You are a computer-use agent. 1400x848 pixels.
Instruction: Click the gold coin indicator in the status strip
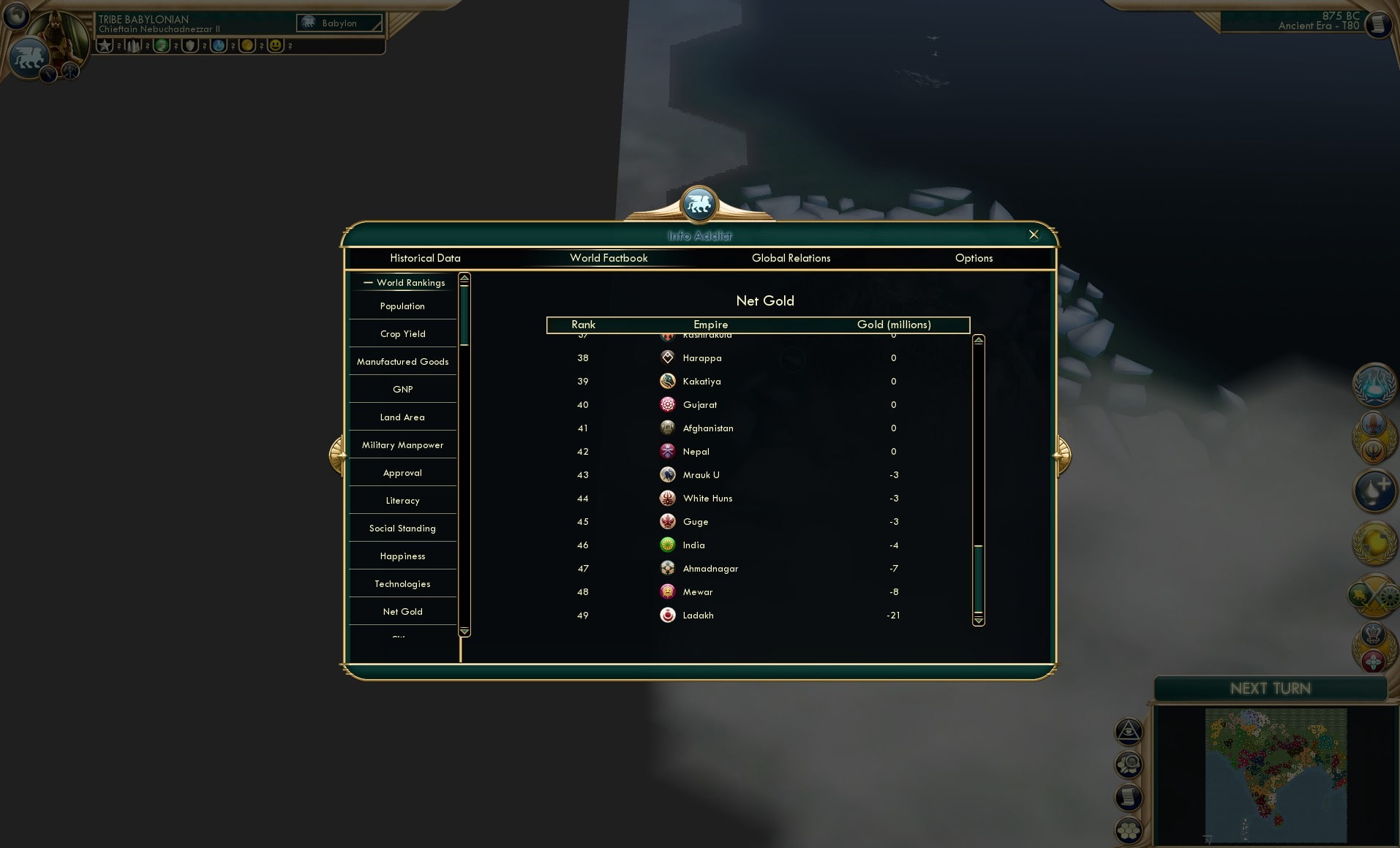[x=247, y=46]
